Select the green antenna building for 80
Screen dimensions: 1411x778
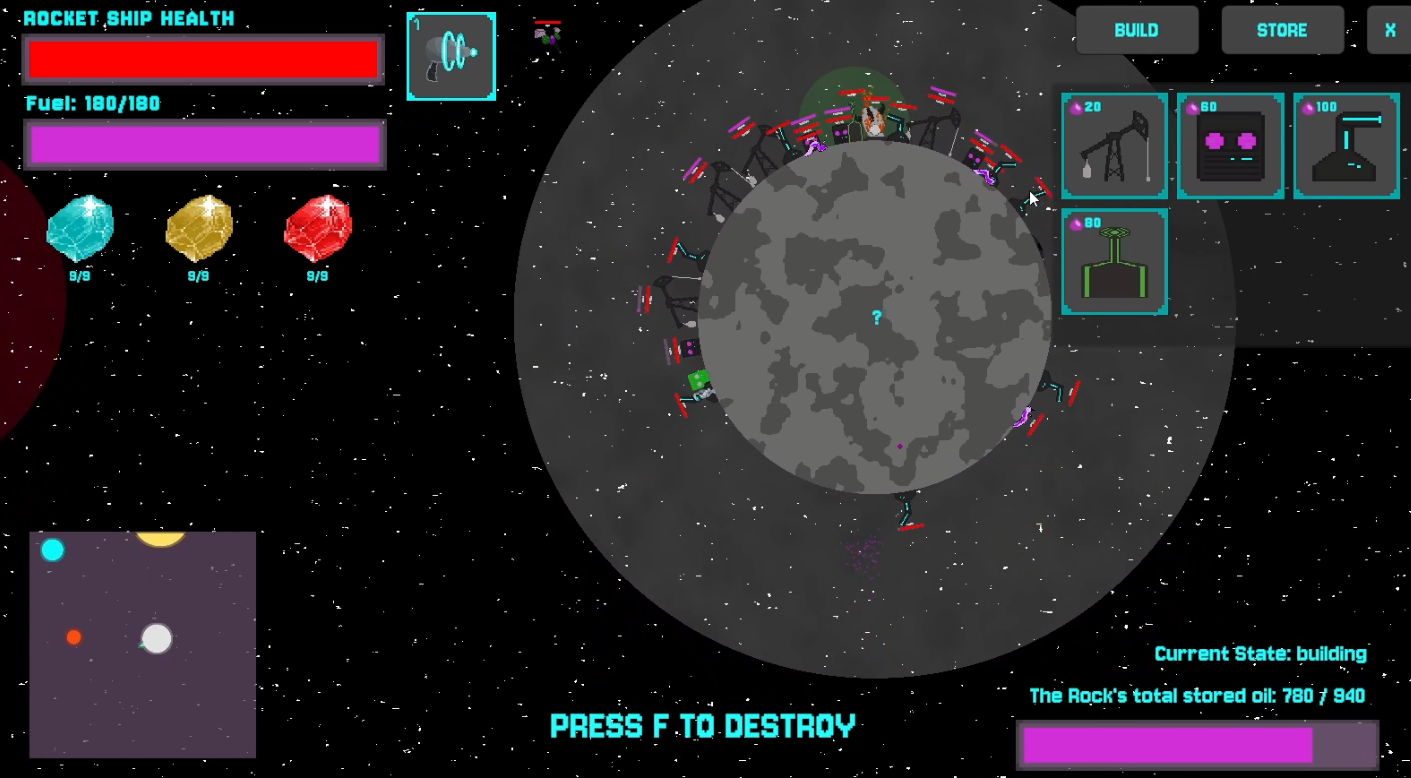tap(1114, 262)
